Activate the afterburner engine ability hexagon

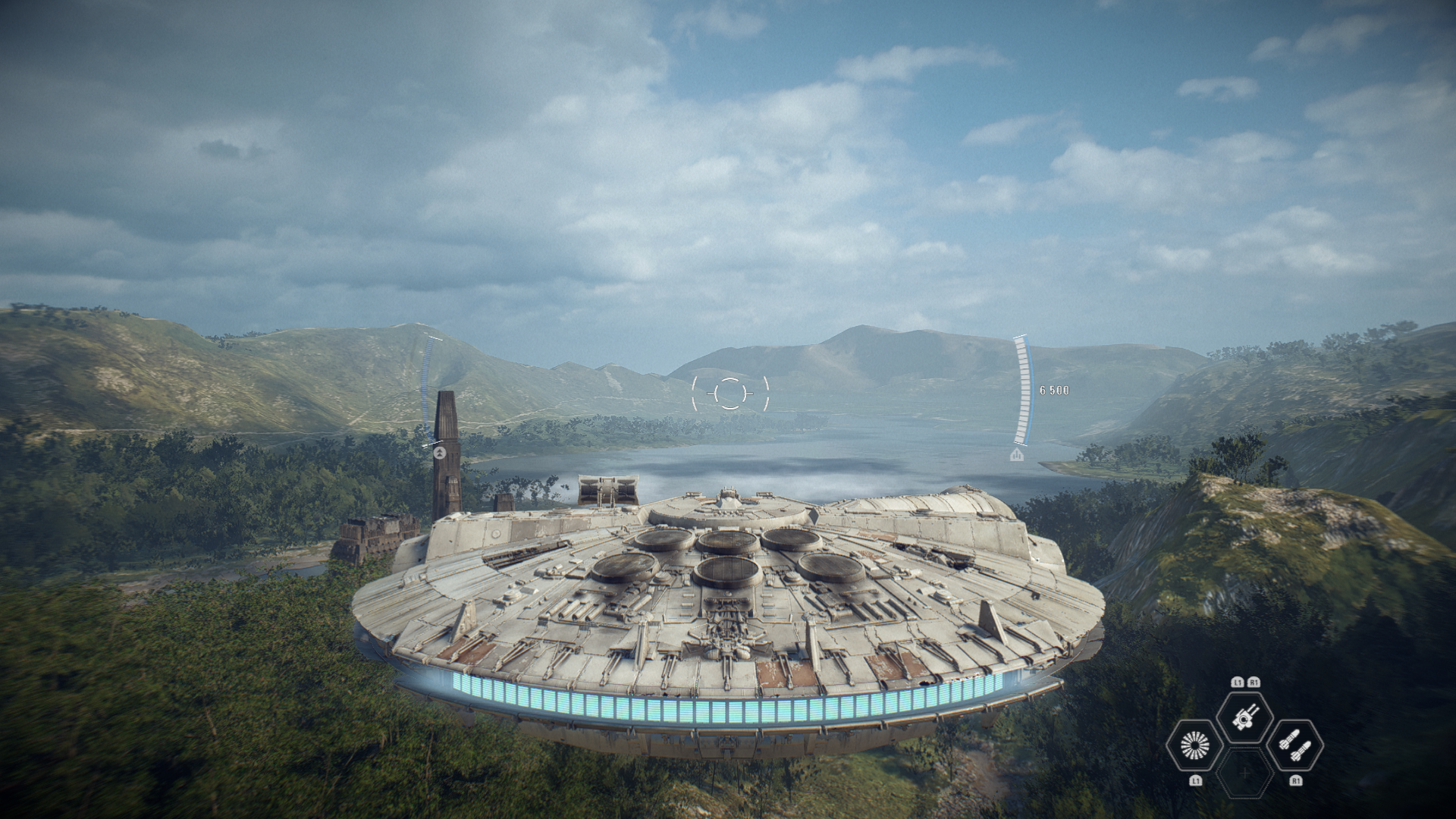[1194, 746]
